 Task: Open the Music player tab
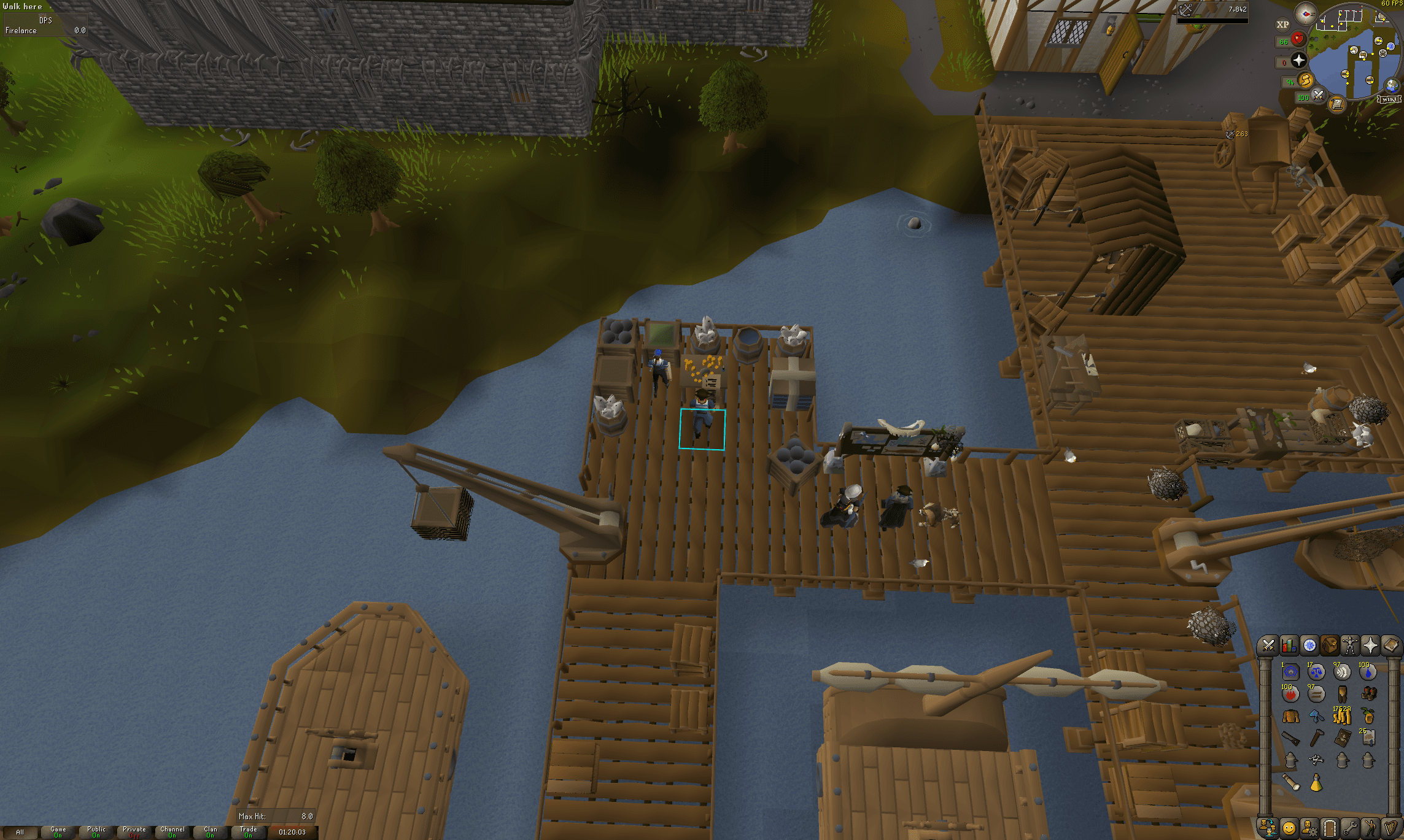1390,828
